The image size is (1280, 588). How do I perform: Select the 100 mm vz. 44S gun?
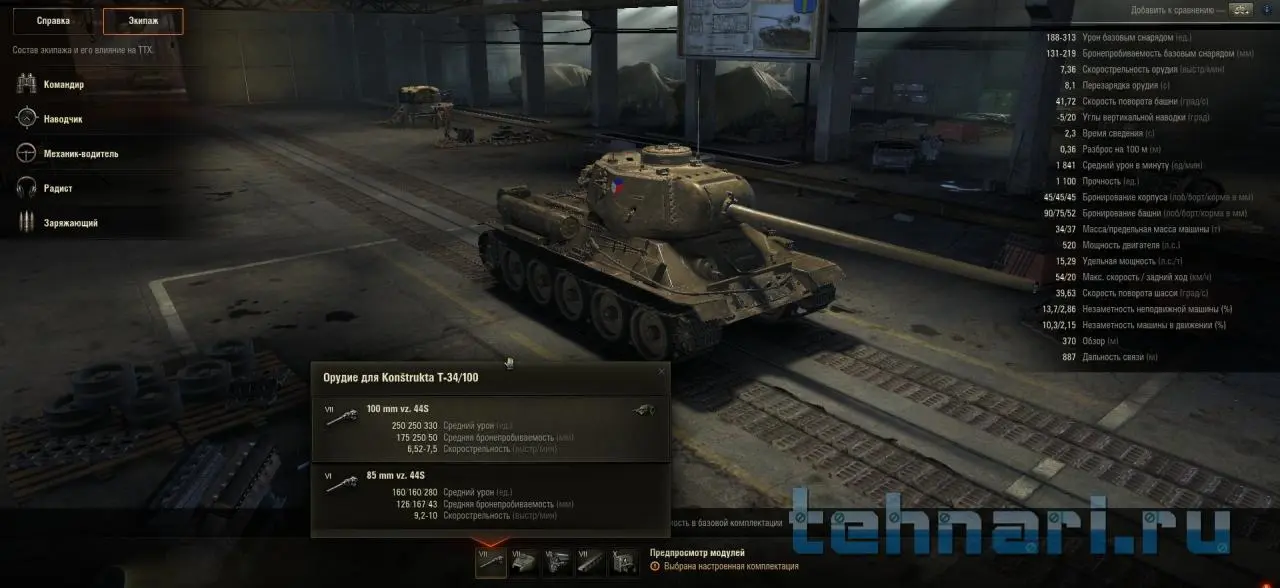(490, 429)
